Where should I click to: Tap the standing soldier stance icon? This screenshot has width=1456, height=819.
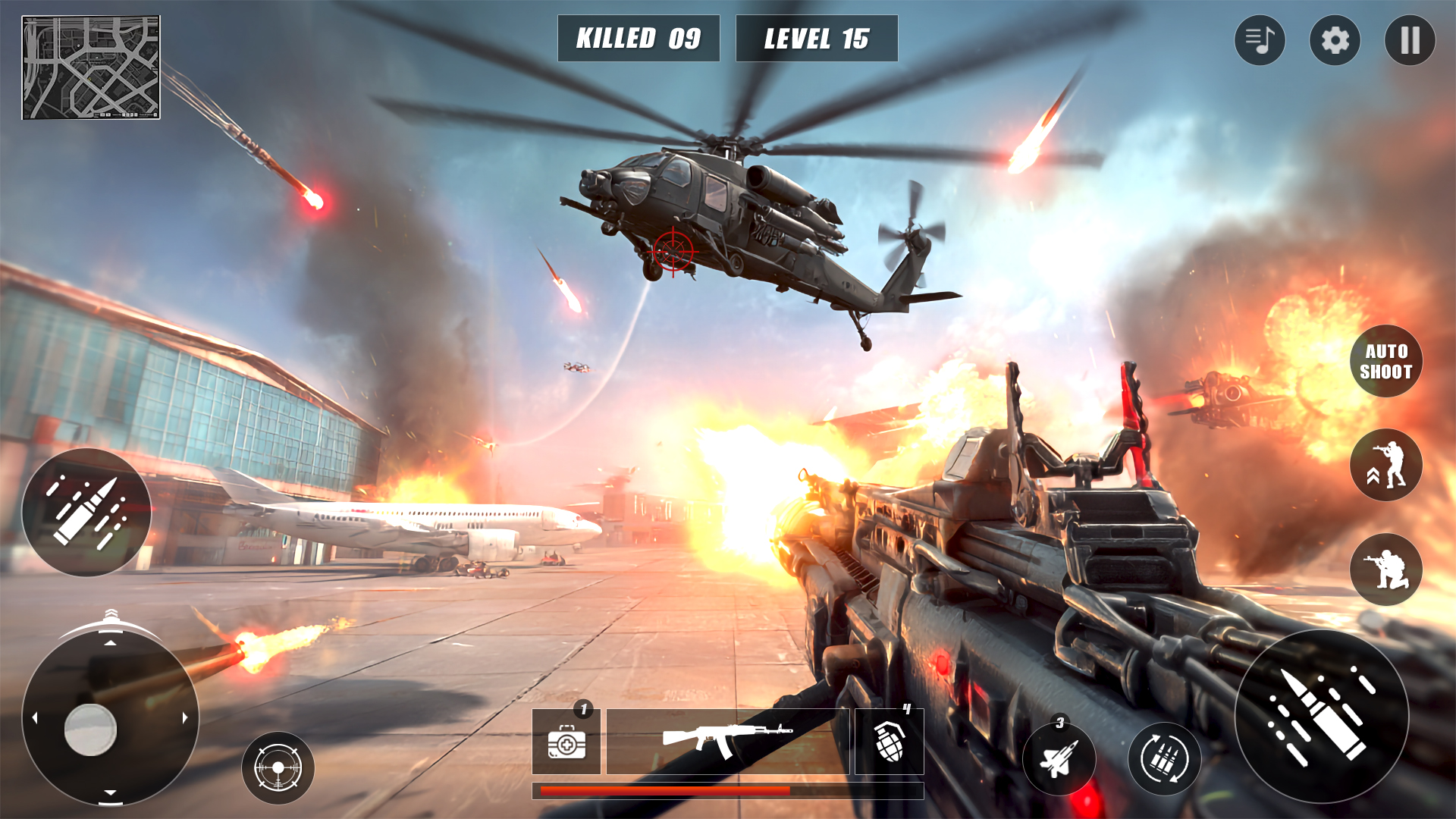coord(1385,465)
